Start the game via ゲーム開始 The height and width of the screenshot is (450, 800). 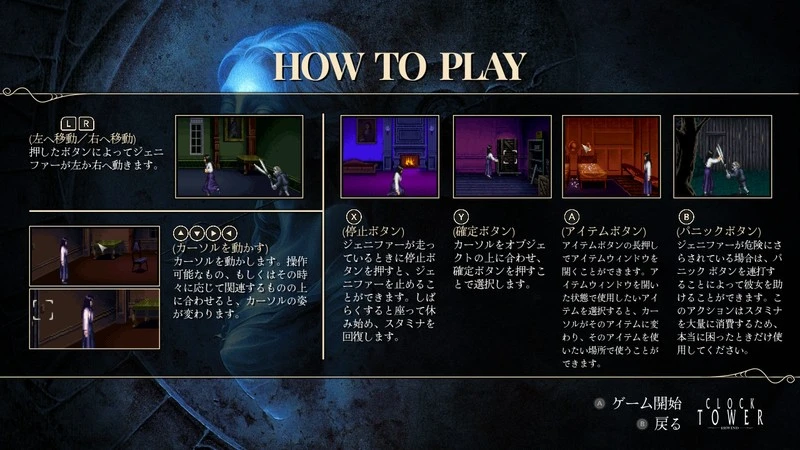click(646, 403)
